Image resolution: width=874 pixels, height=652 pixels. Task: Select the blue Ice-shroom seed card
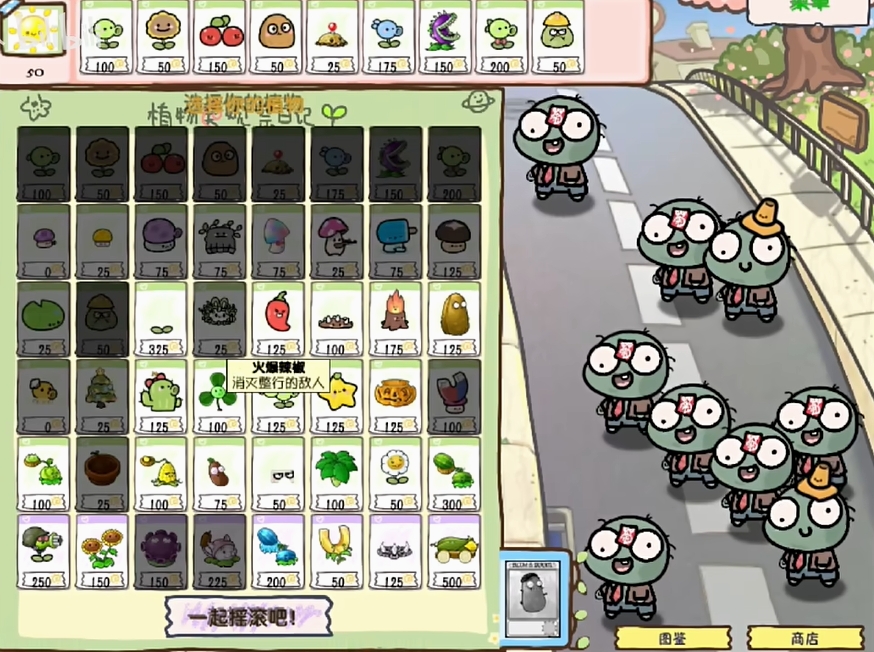(x=394, y=241)
